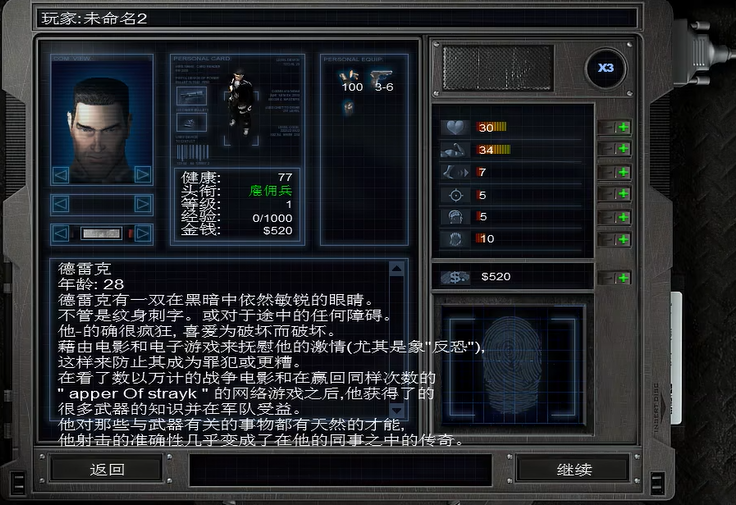Image resolution: width=736 pixels, height=505 pixels.
Task: Show the previous character portrait
Action: click(x=61, y=175)
